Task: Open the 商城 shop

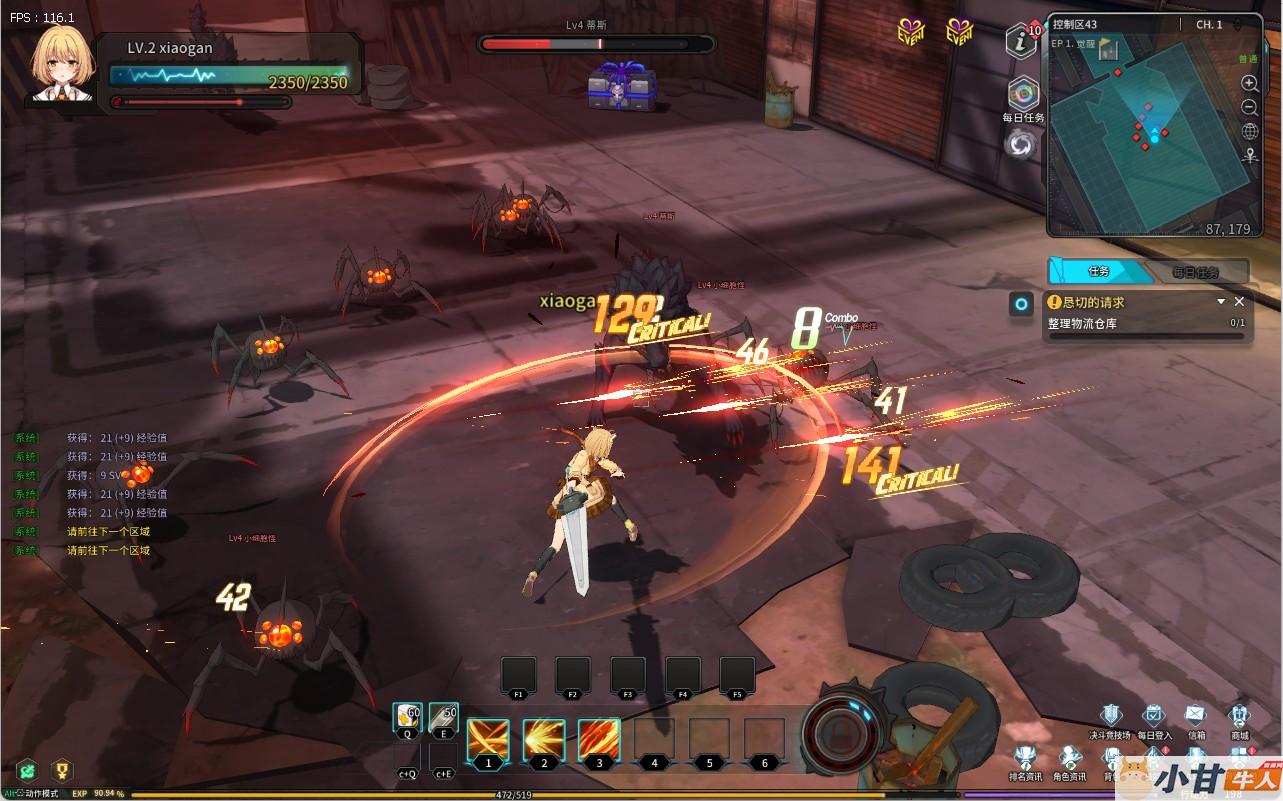Action: coord(1239,717)
